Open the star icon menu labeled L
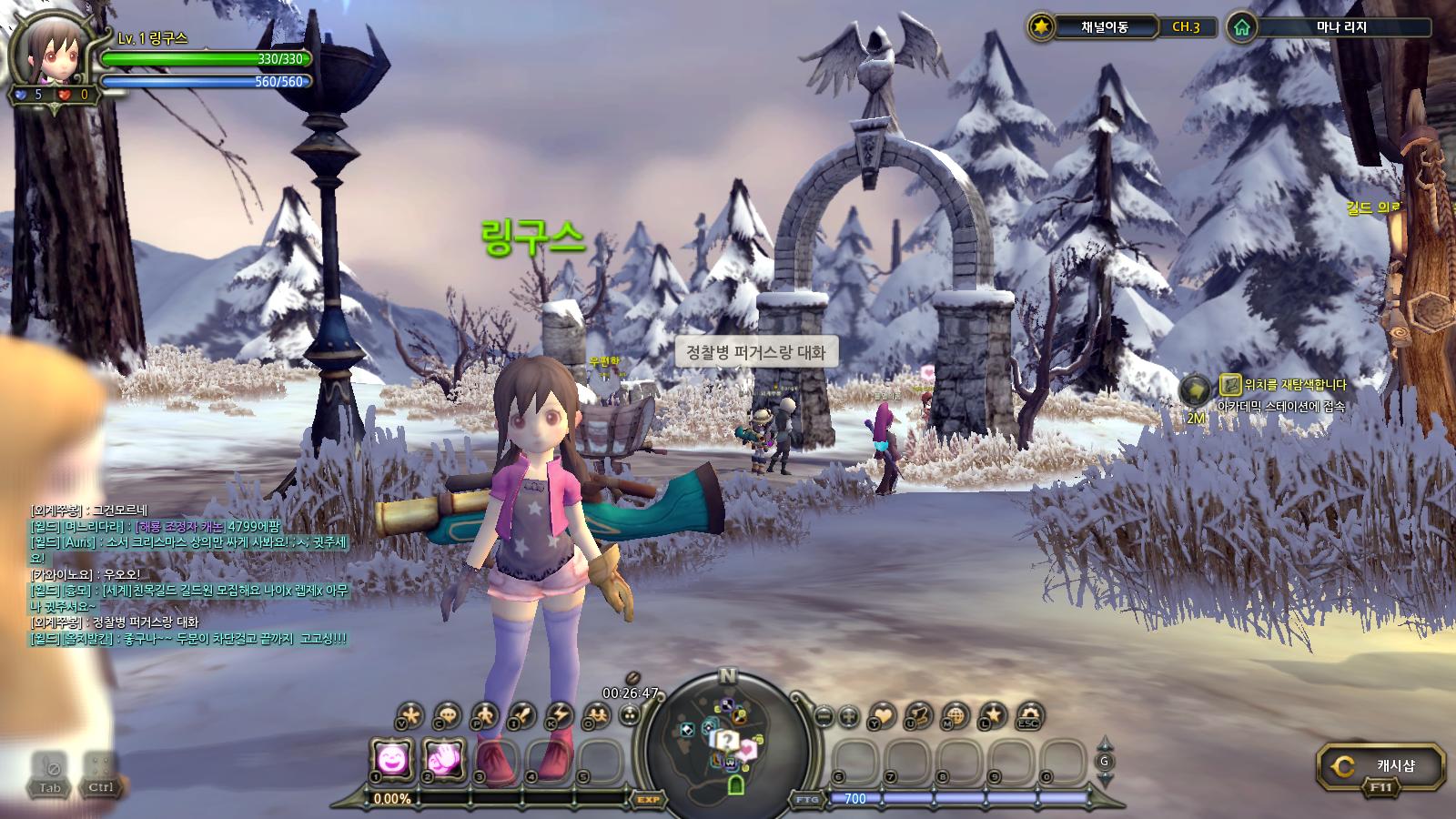The width and height of the screenshot is (1456, 819). (993, 715)
